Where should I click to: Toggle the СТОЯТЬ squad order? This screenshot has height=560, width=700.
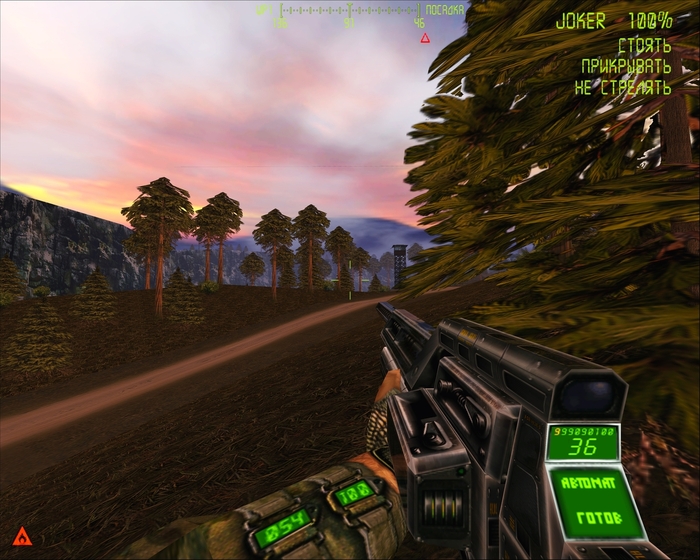tap(644, 45)
